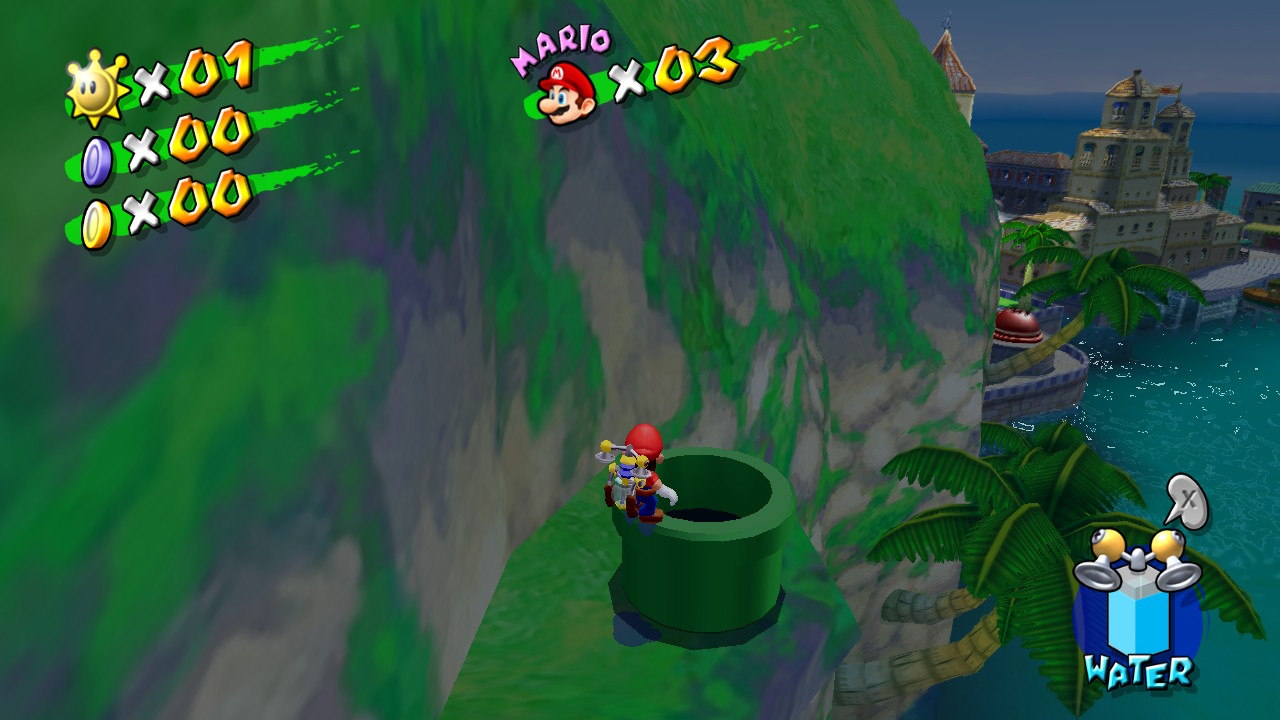Click Mario's head lives icon
The height and width of the screenshot is (720, 1280).
click(x=566, y=92)
